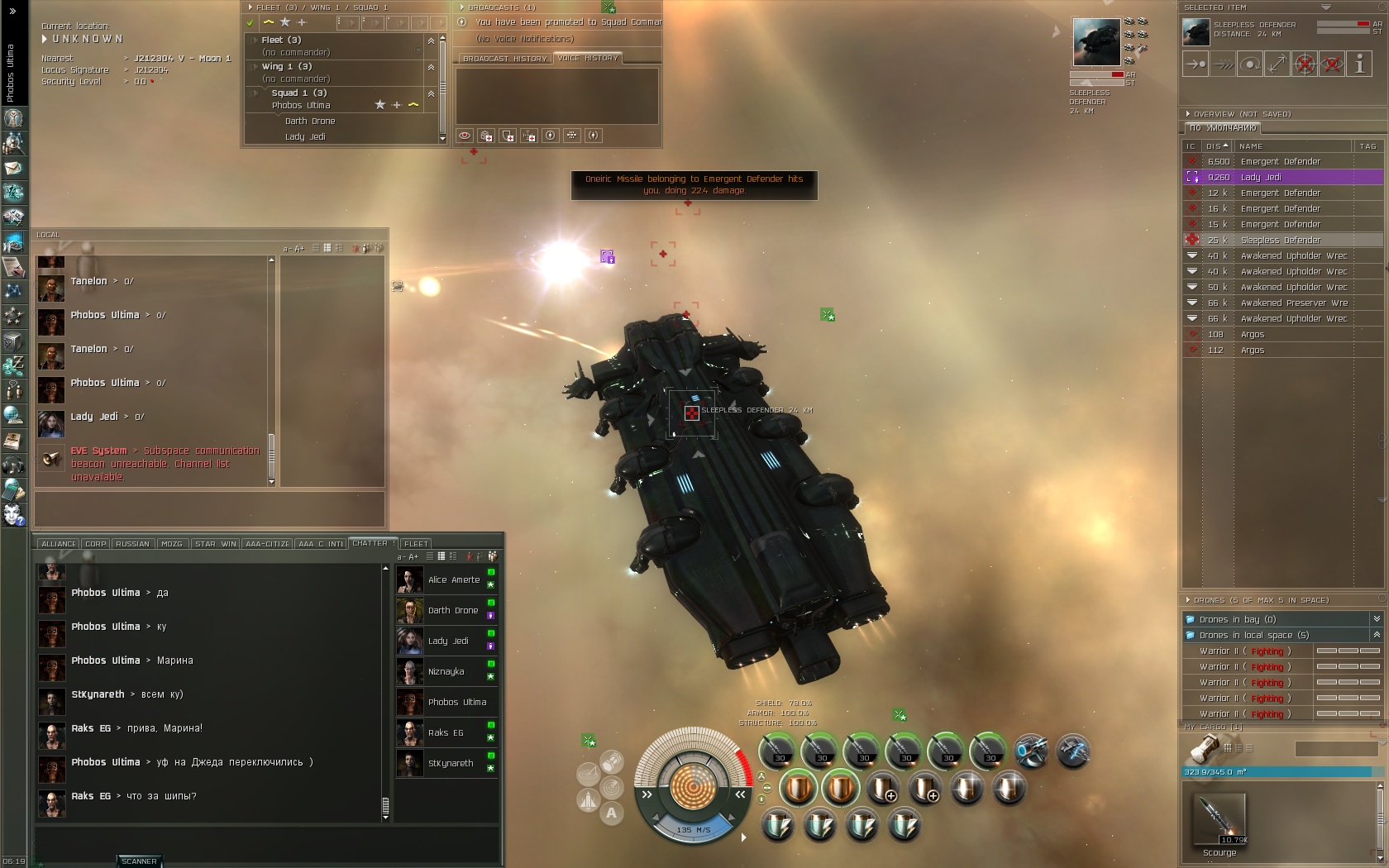Image resolution: width=1389 pixels, height=868 pixels.
Task: Show the Broadcast History tab
Action: point(504,59)
